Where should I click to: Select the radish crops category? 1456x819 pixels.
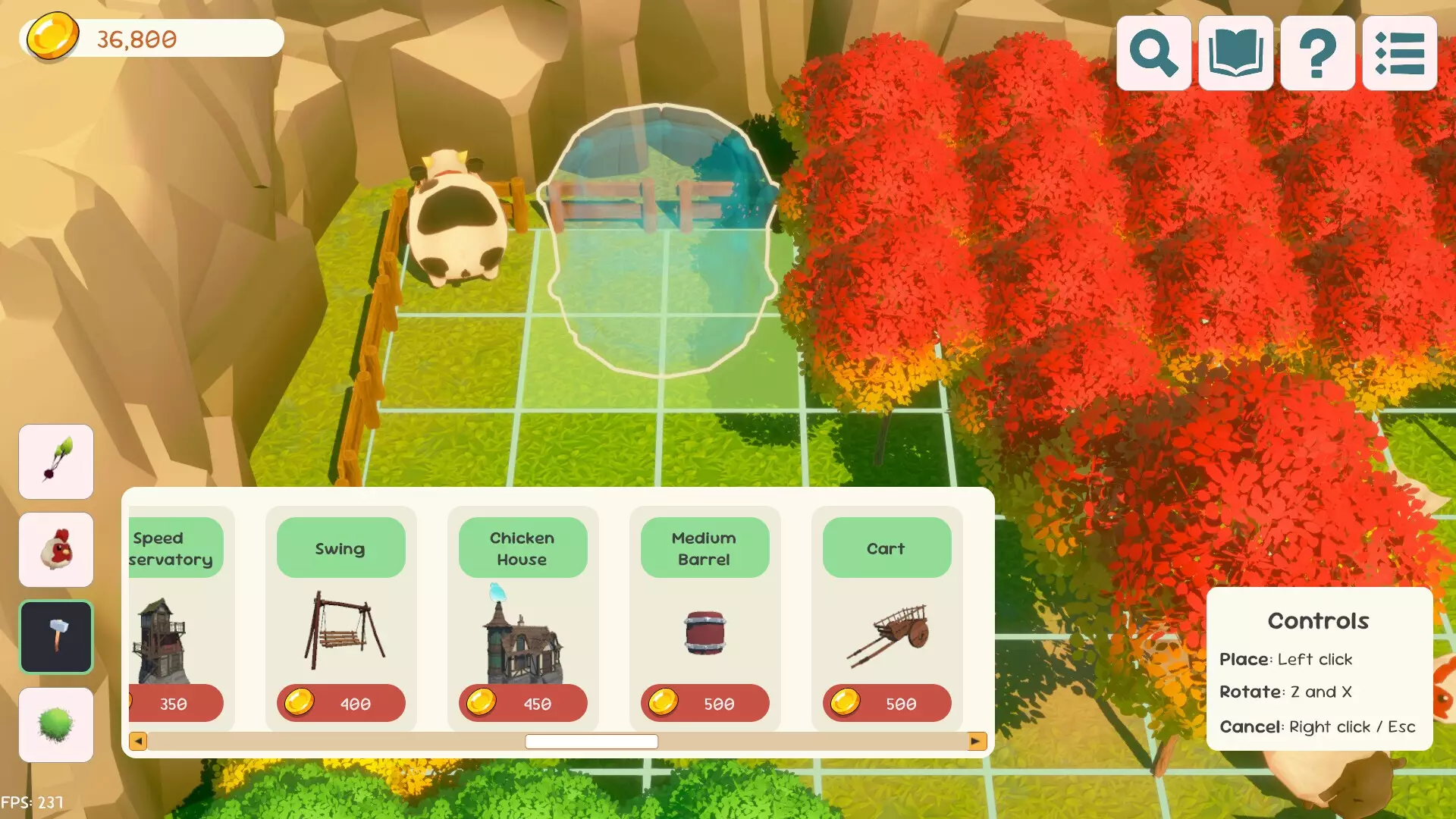click(x=56, y=461)
